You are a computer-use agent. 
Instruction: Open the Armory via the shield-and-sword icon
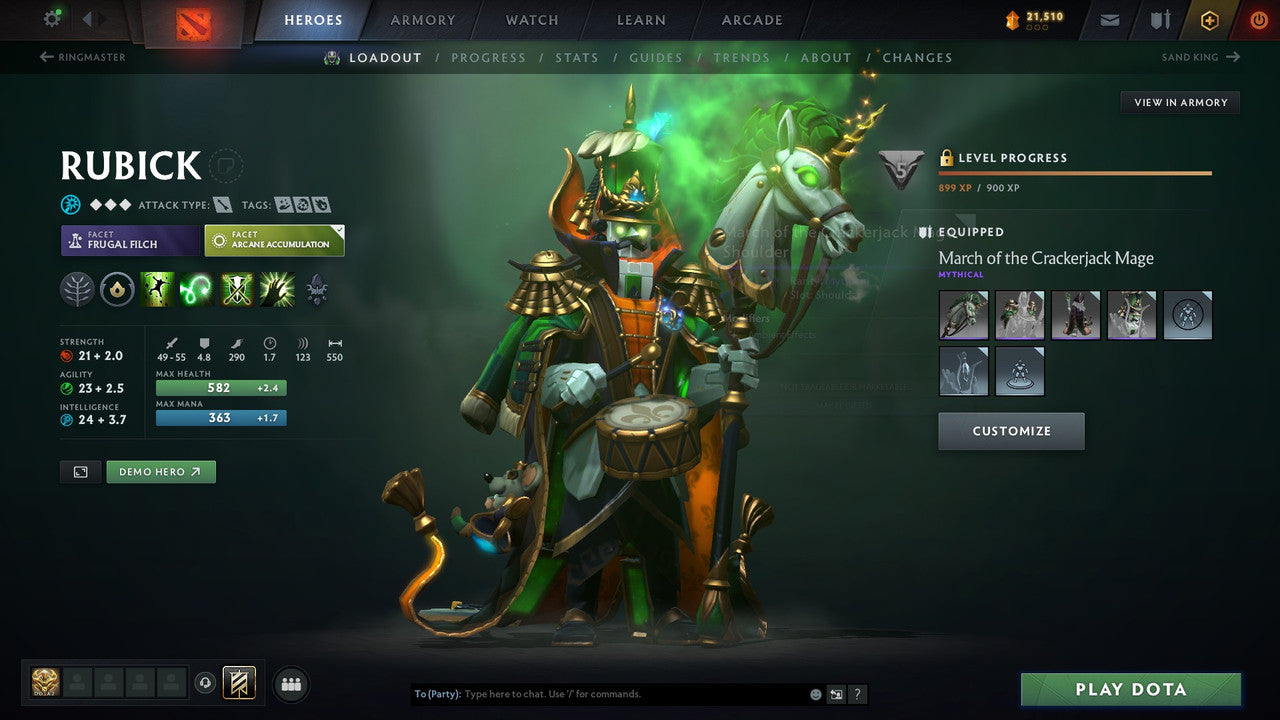click(x=1160, y=19)
